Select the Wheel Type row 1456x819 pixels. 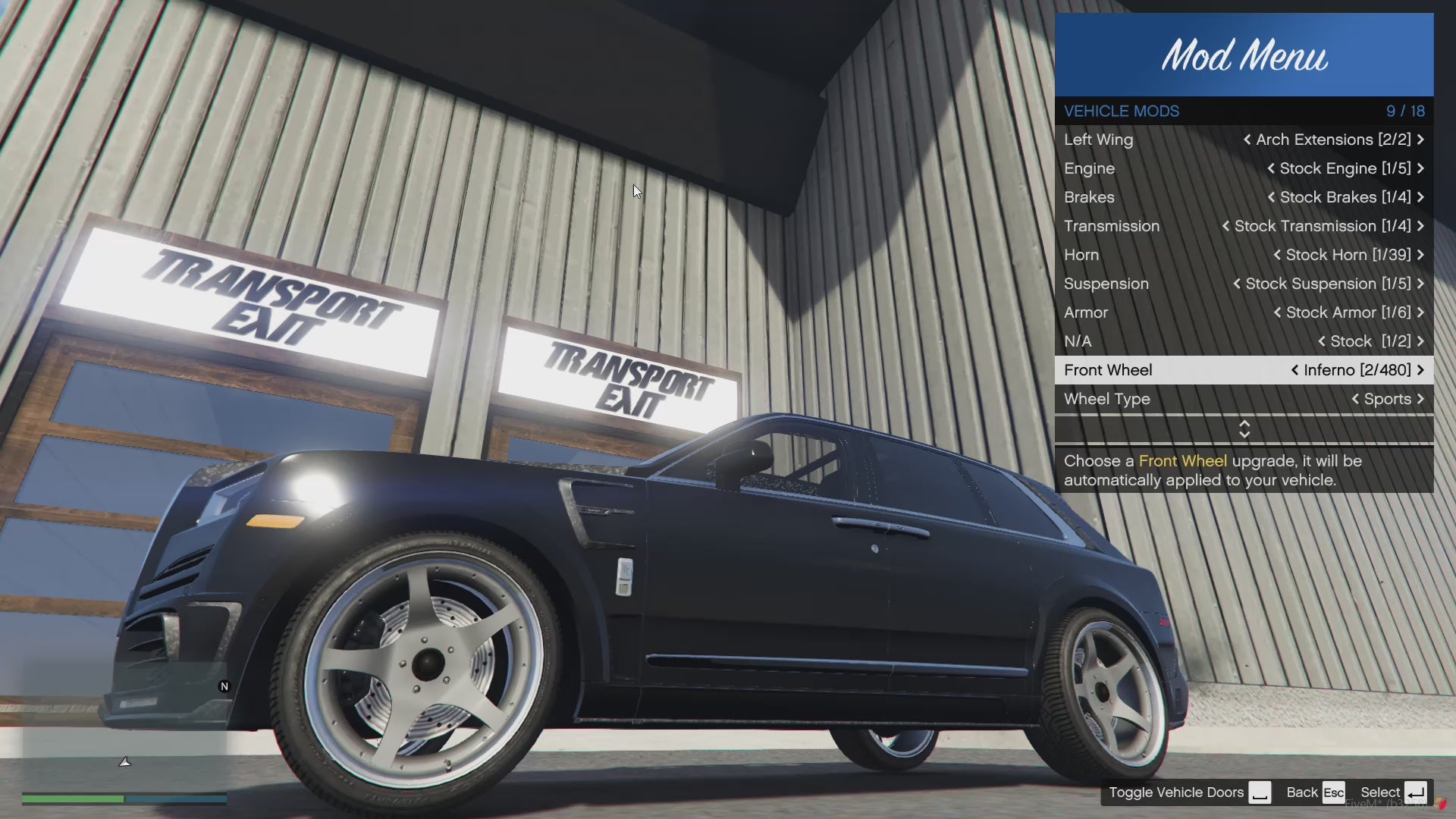[x=1244, y=399]
